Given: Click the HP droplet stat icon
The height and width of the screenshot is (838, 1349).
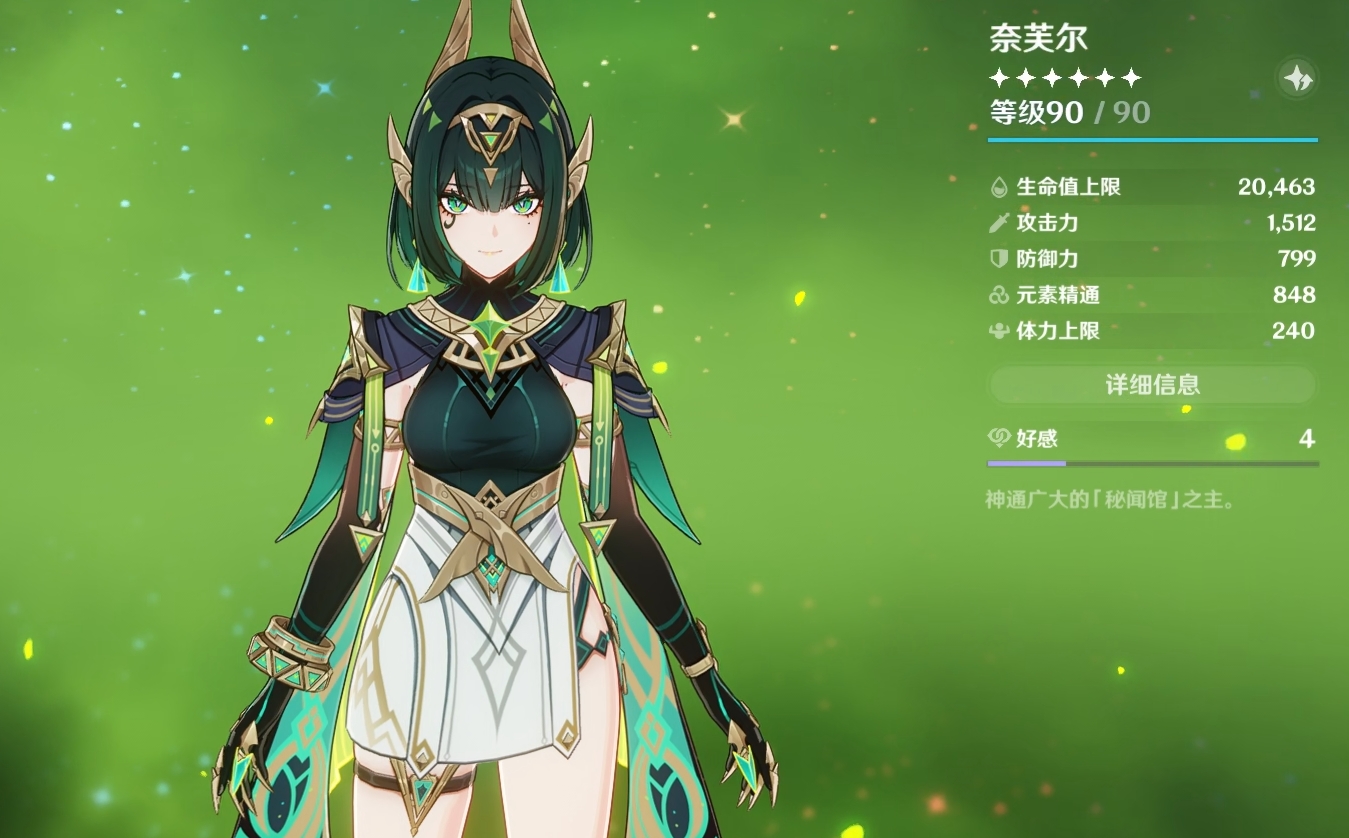Looking at the screenshot, I should [x=998, y=186].
